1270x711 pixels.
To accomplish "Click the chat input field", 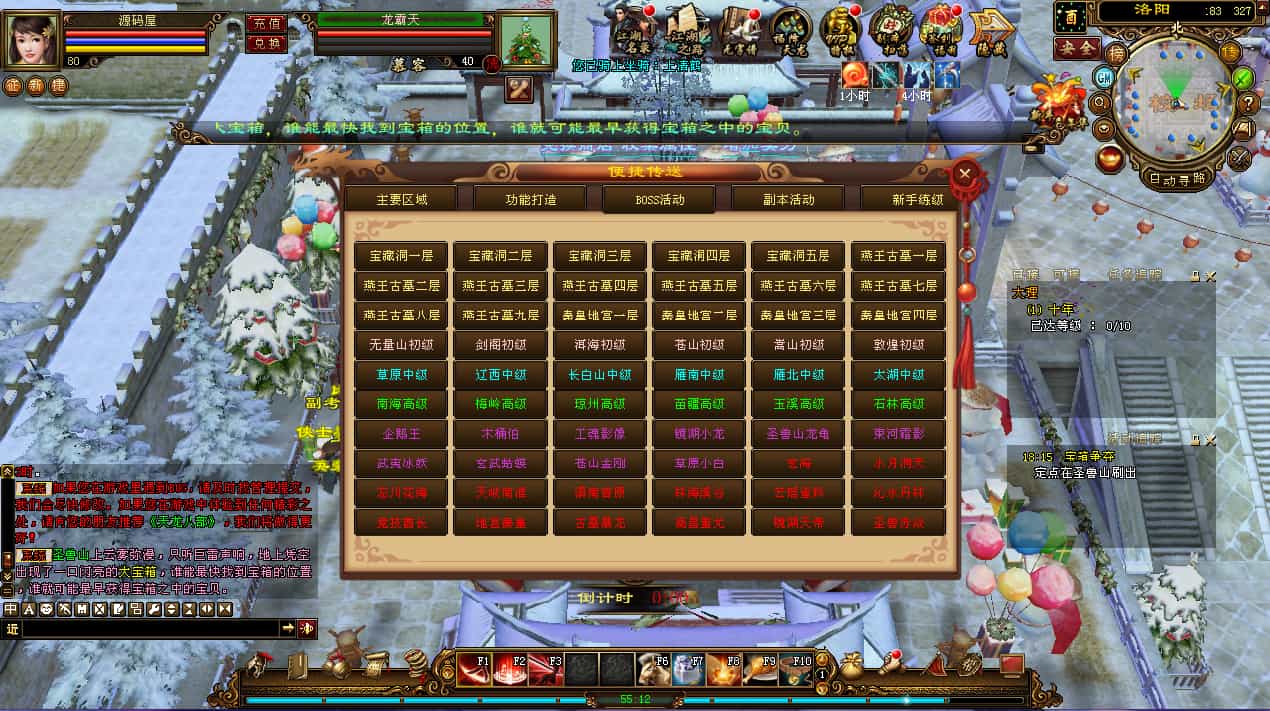I will point(150,628).
